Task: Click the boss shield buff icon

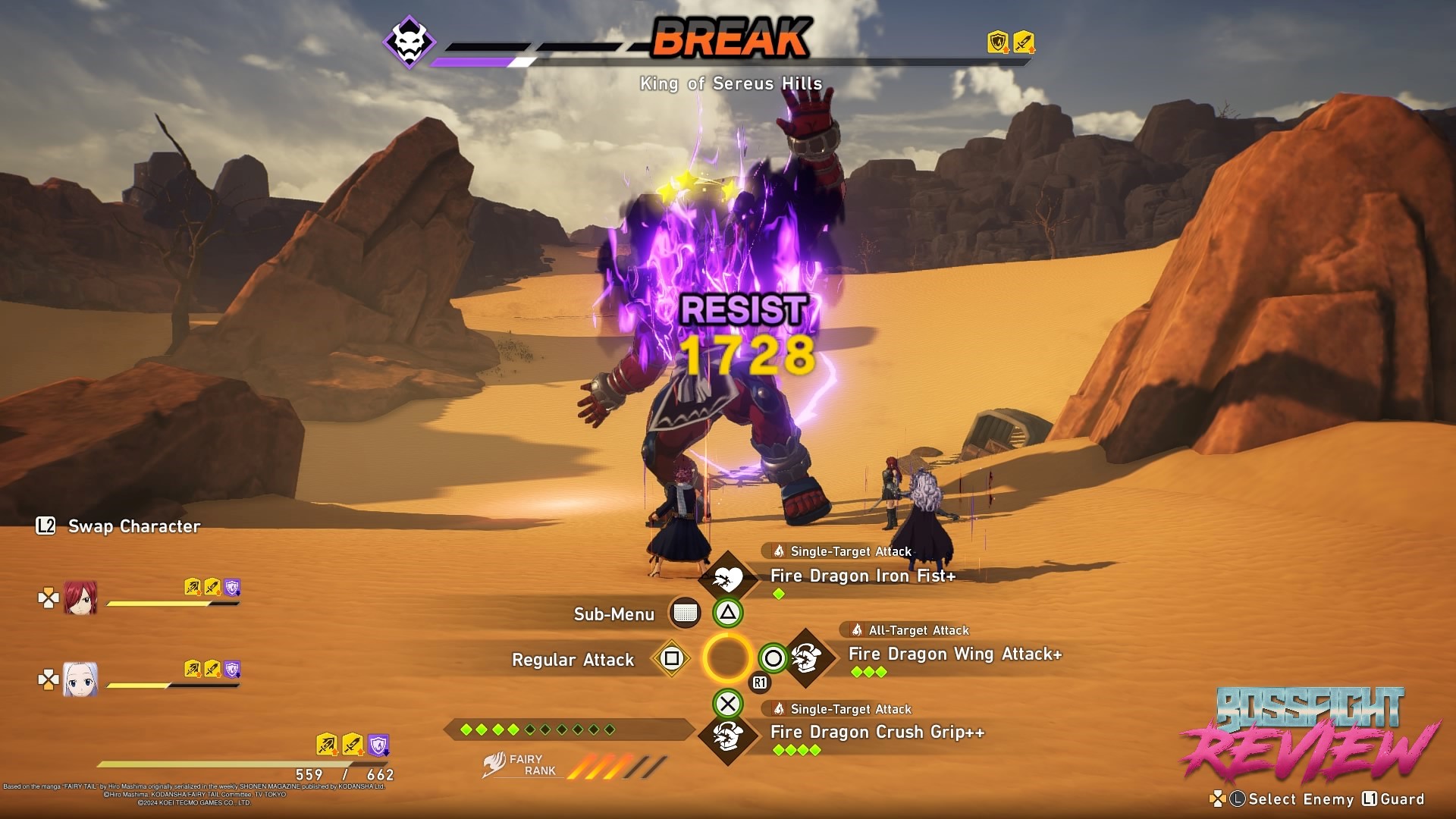Action: click(x=998, y=42)
